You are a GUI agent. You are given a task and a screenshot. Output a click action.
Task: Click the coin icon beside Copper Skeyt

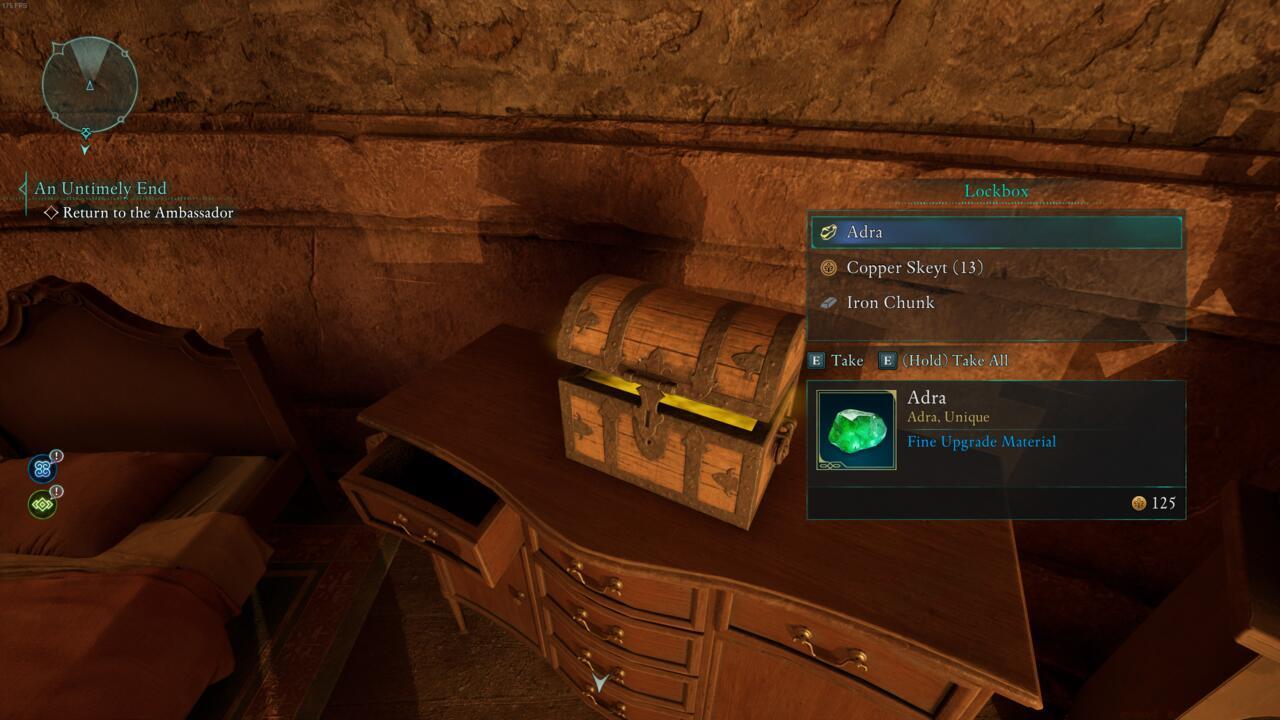point(829,268)
